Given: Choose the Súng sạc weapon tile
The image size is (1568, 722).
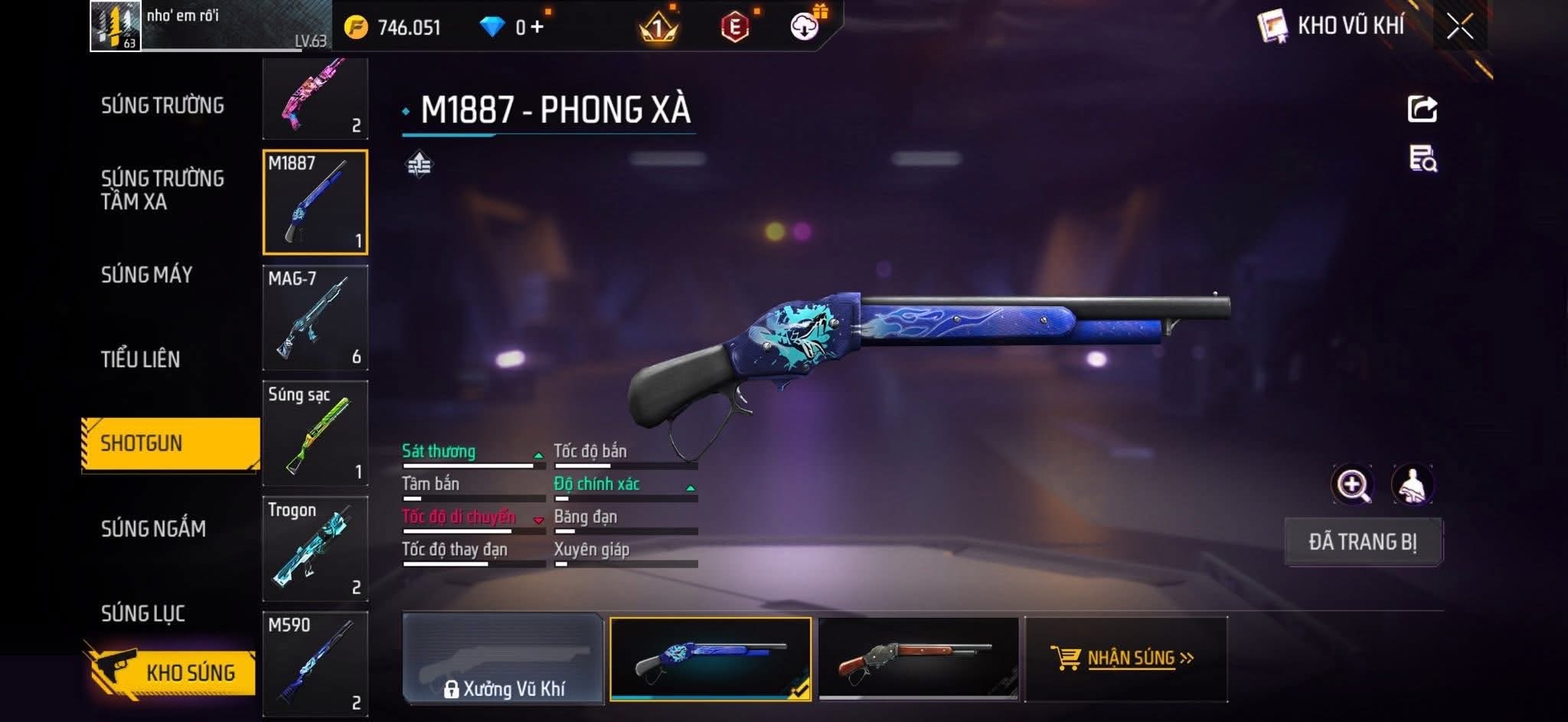Looking at the screenshot, I should click(x=315, y=433).
